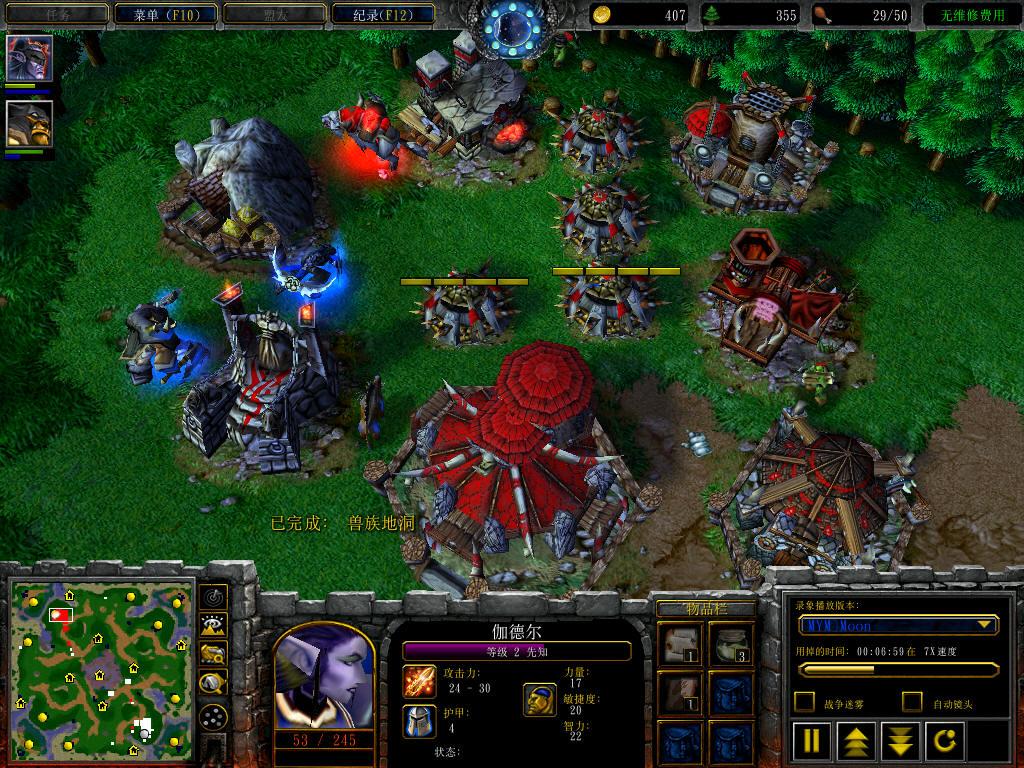Click the hero attack damage icon
Viewport: 1024px width, 768px height.
[x=419, y=682]
